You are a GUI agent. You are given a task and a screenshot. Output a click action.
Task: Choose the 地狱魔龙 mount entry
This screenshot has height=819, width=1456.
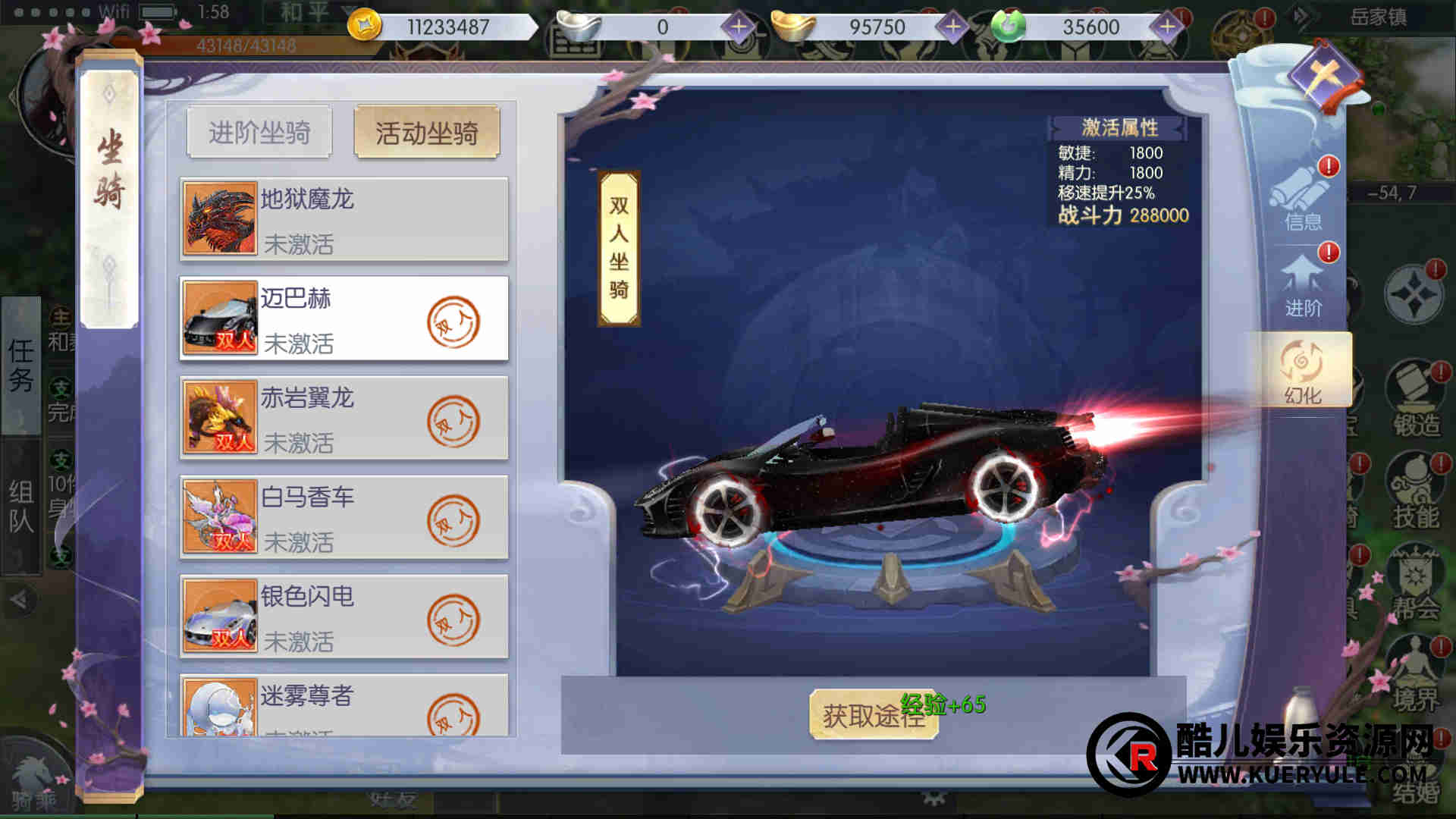[x=344, y=219]
